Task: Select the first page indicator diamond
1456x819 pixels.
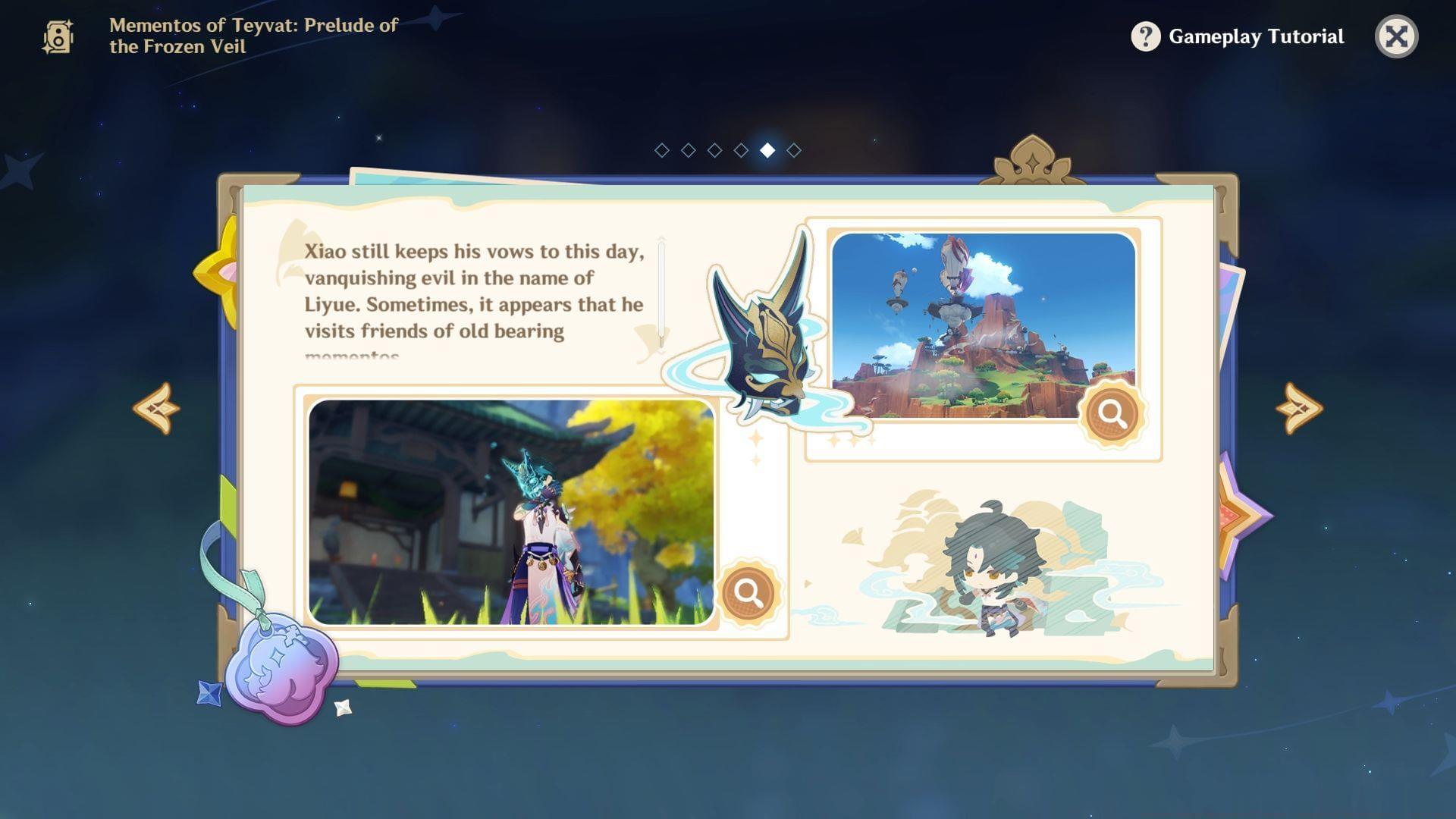Action: [x=662, y=149]
